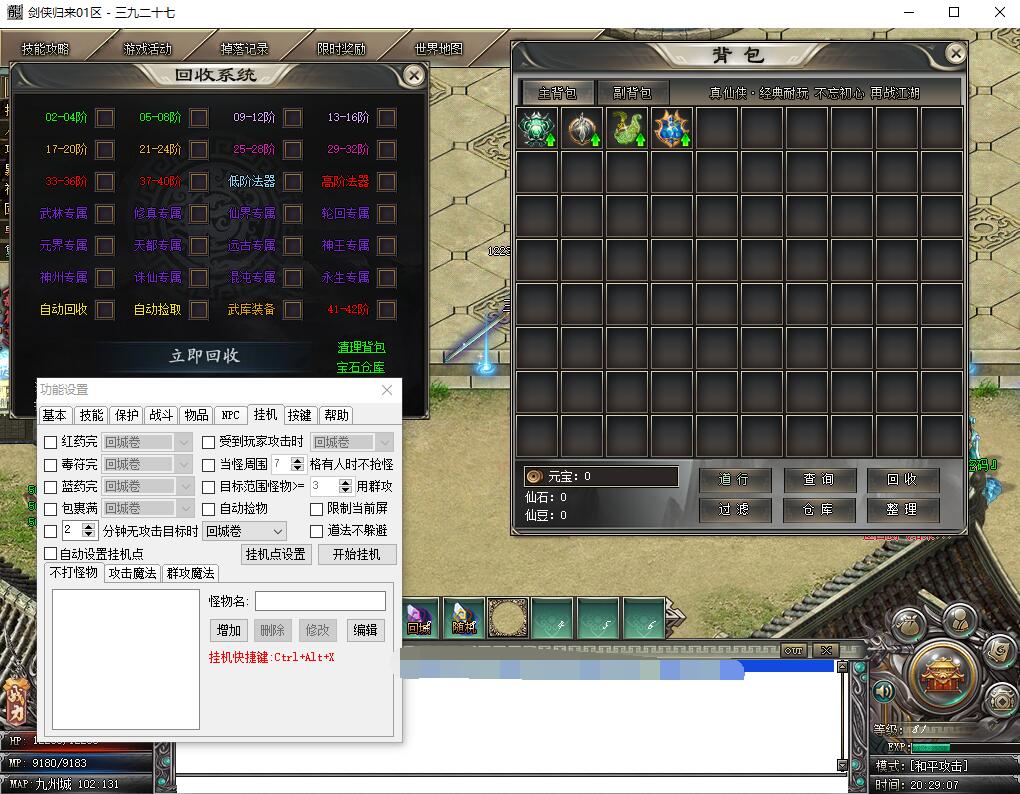The image size is (1020, 794).
Task: Click the 开始挂机 start auto-play button
Action: click(357, 554)
